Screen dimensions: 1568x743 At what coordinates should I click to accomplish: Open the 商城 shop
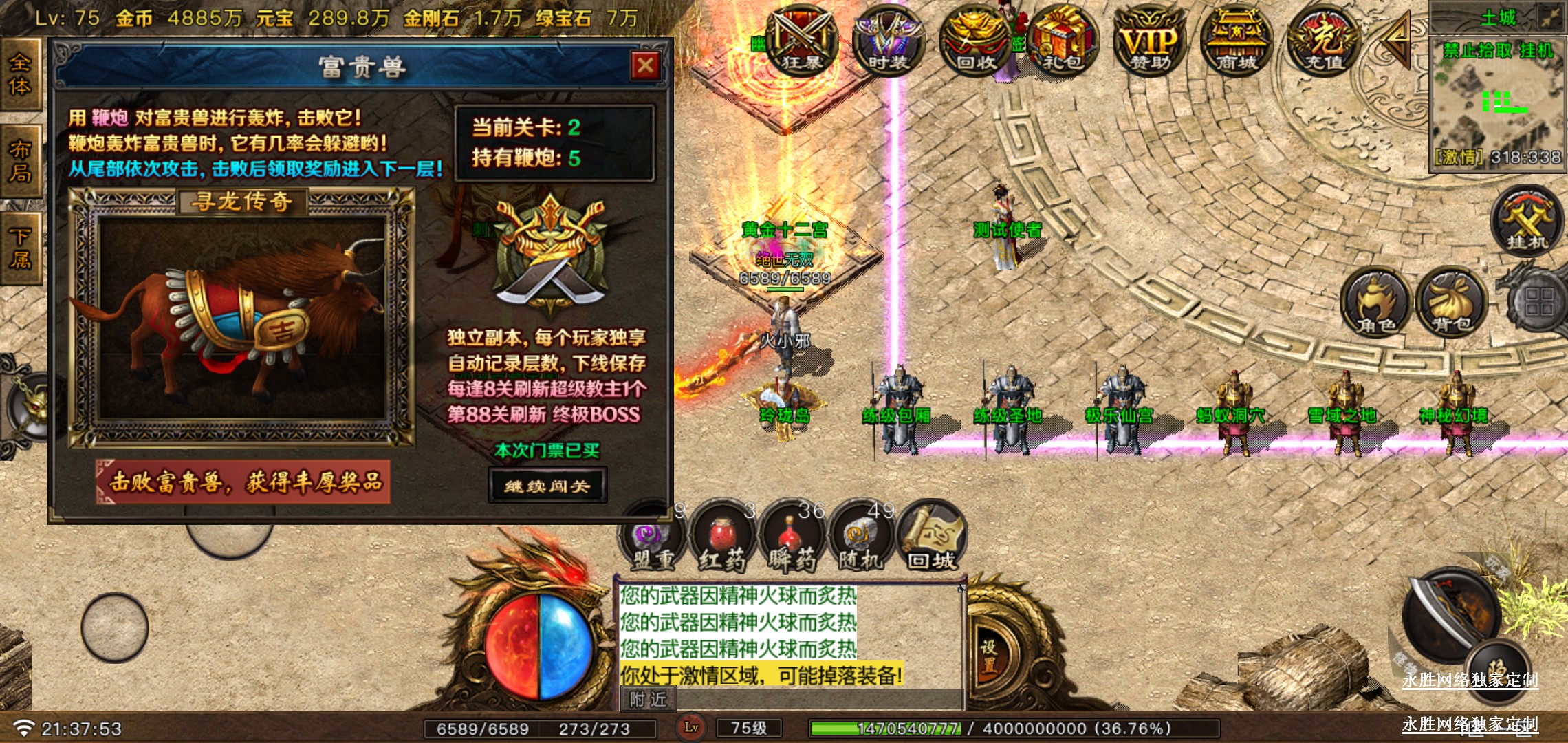point(1236,41)
